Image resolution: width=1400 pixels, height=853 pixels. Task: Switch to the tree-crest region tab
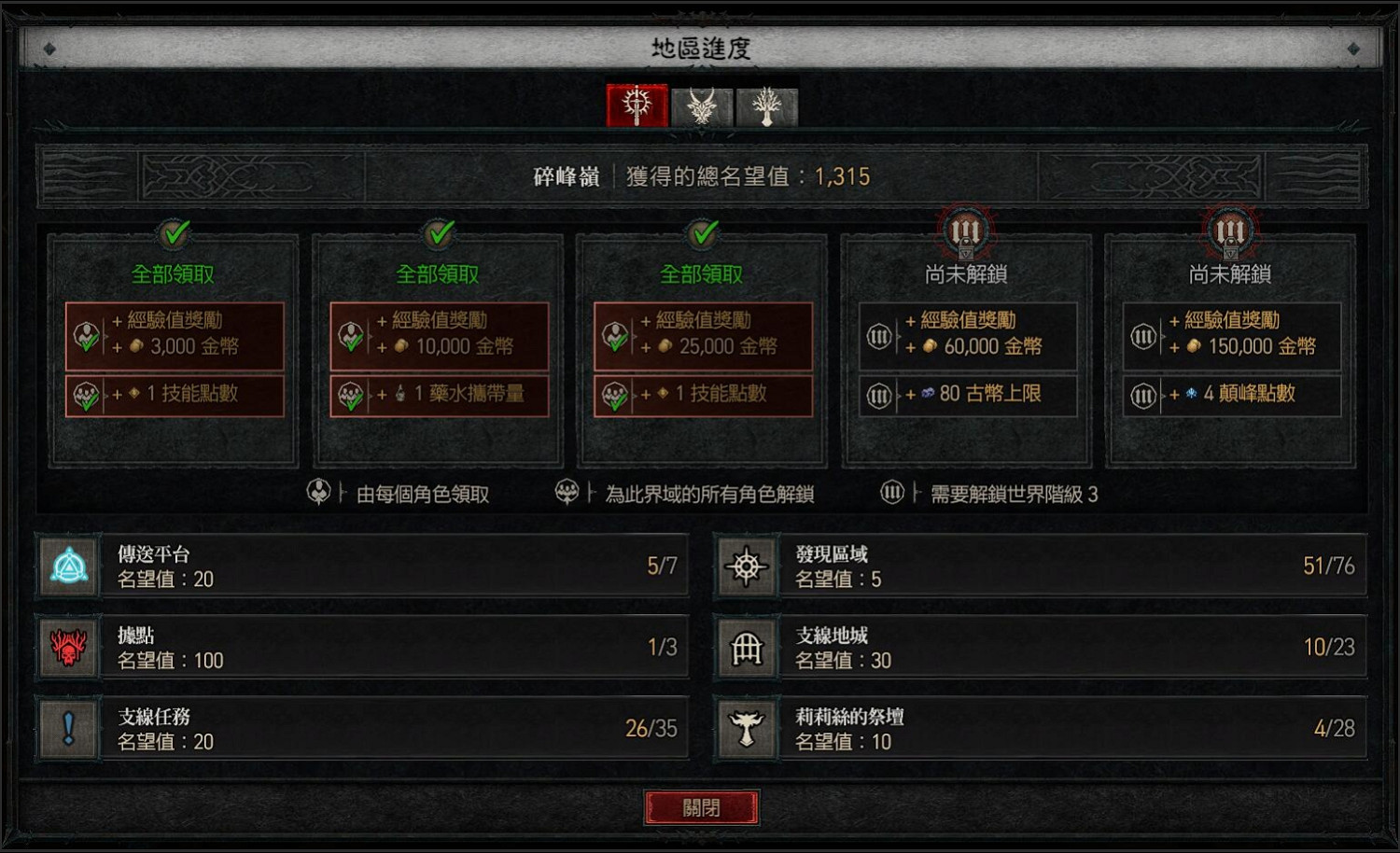763,105
